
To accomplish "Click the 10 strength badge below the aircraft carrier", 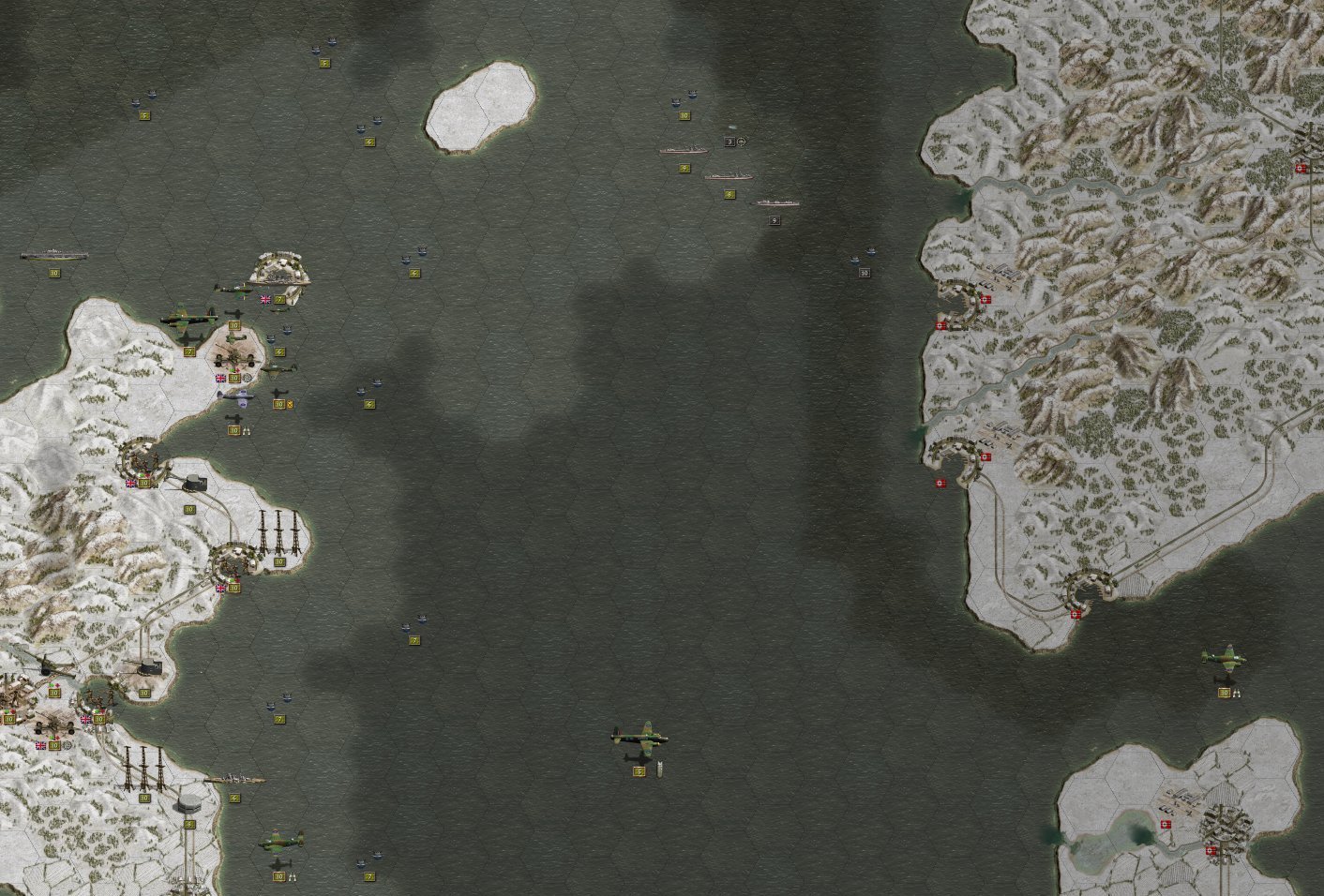I will tap(54, 273).
